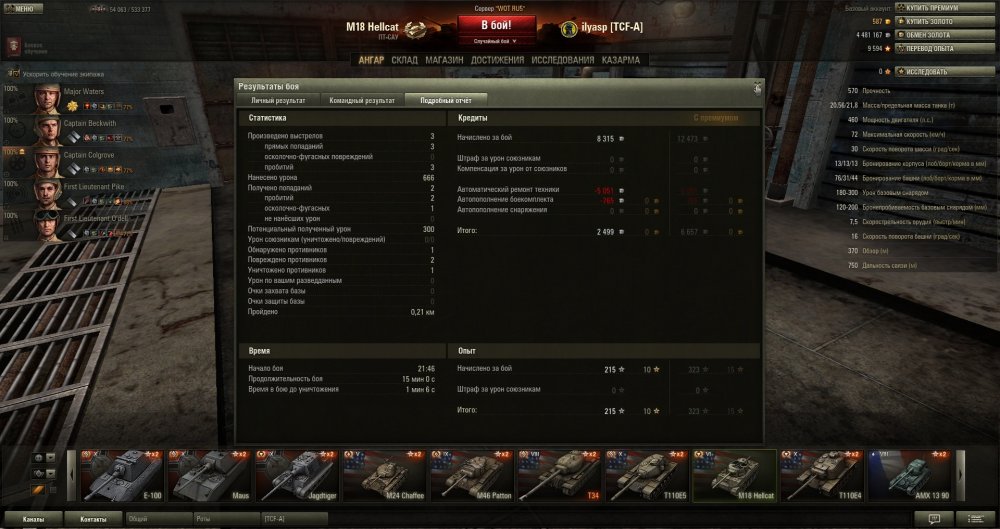Open the ДОСТИЖЕНИЯ tab
Viewport: 1000px width, 529px height.
(497, 60)
